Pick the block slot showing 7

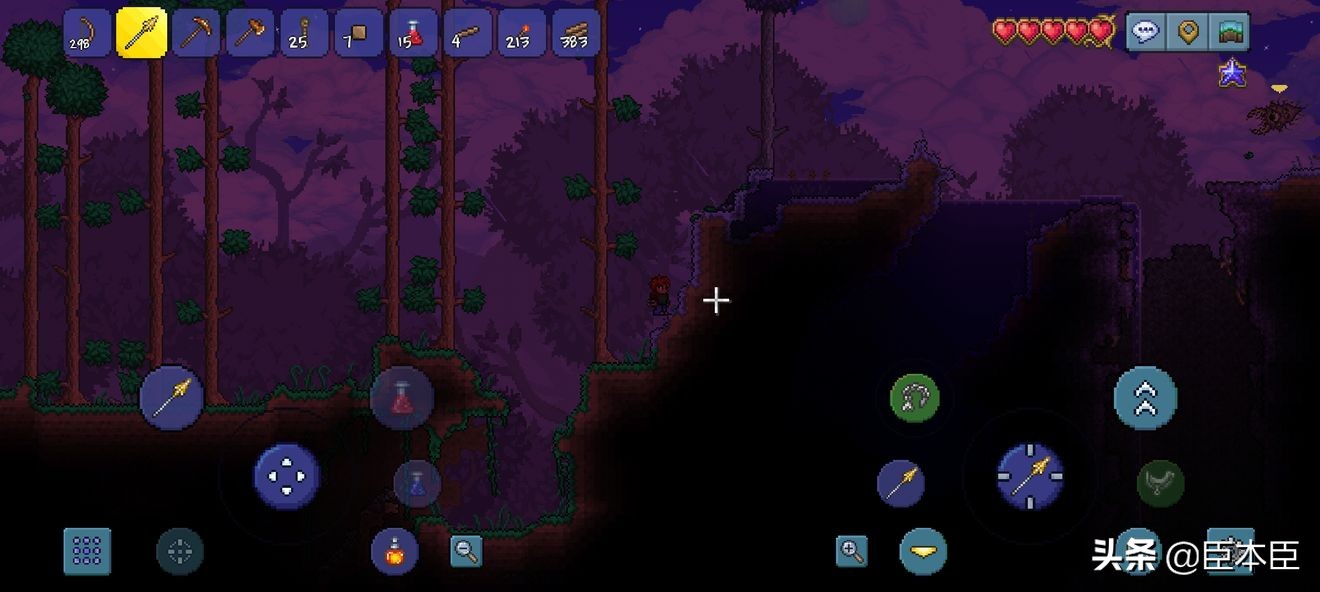tap(358, 32)
